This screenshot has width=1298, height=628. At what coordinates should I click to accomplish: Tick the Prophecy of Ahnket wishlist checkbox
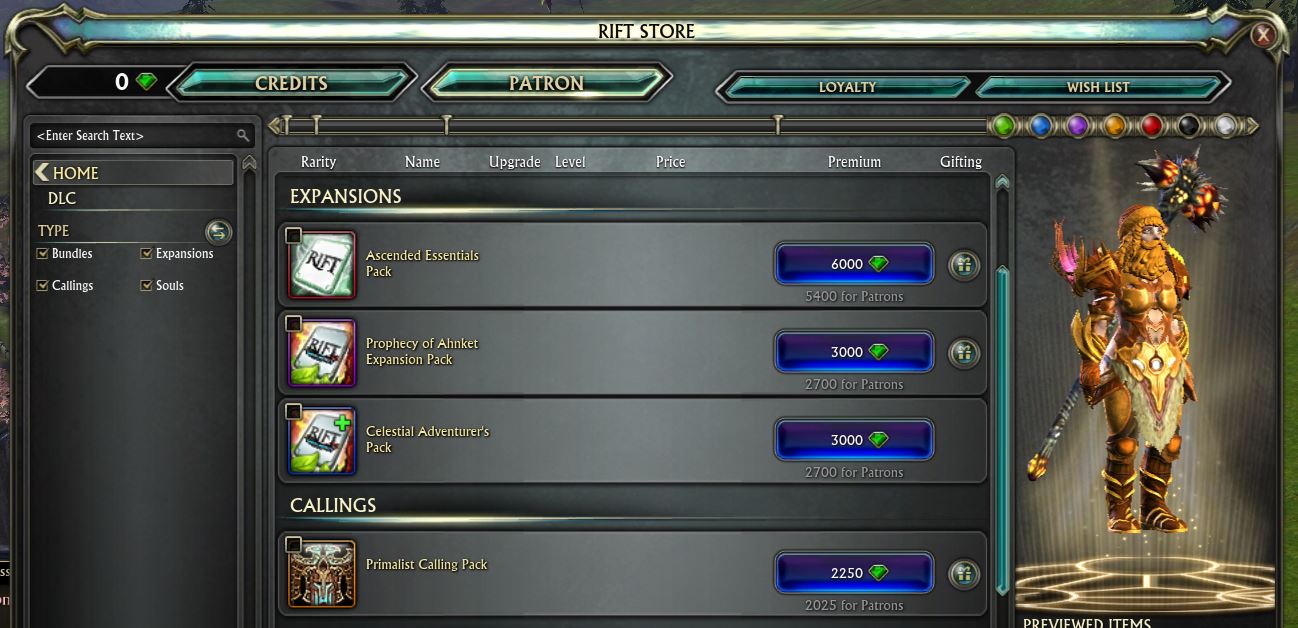click(x=293, y=324)
